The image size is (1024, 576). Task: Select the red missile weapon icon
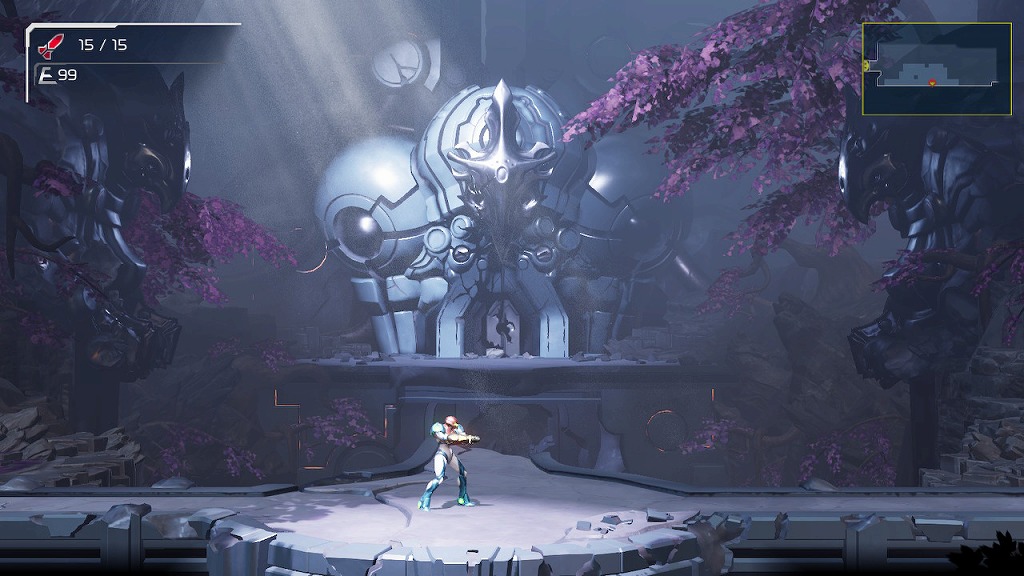50,44
